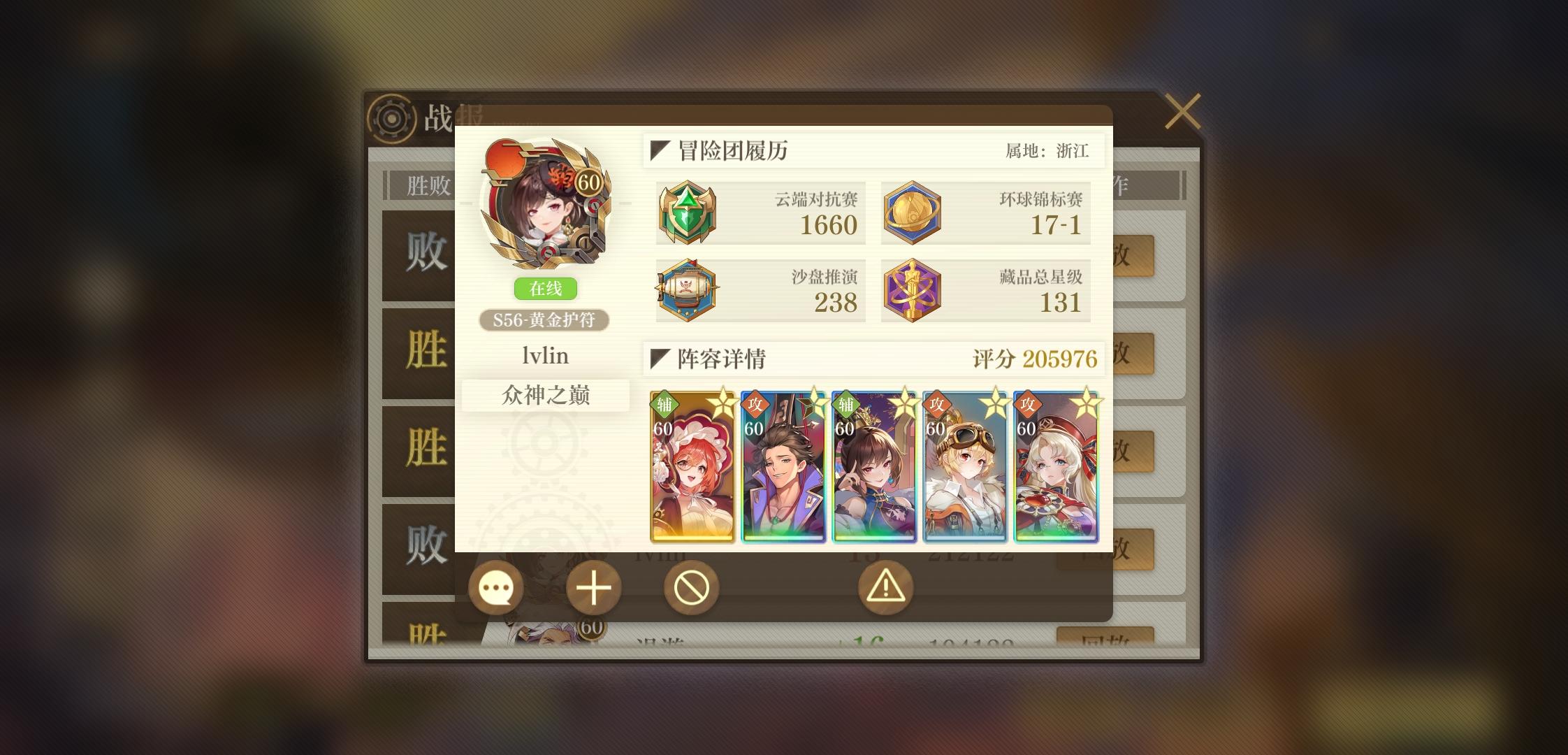Click the warning triangle to report lvlin

point(885,588)
